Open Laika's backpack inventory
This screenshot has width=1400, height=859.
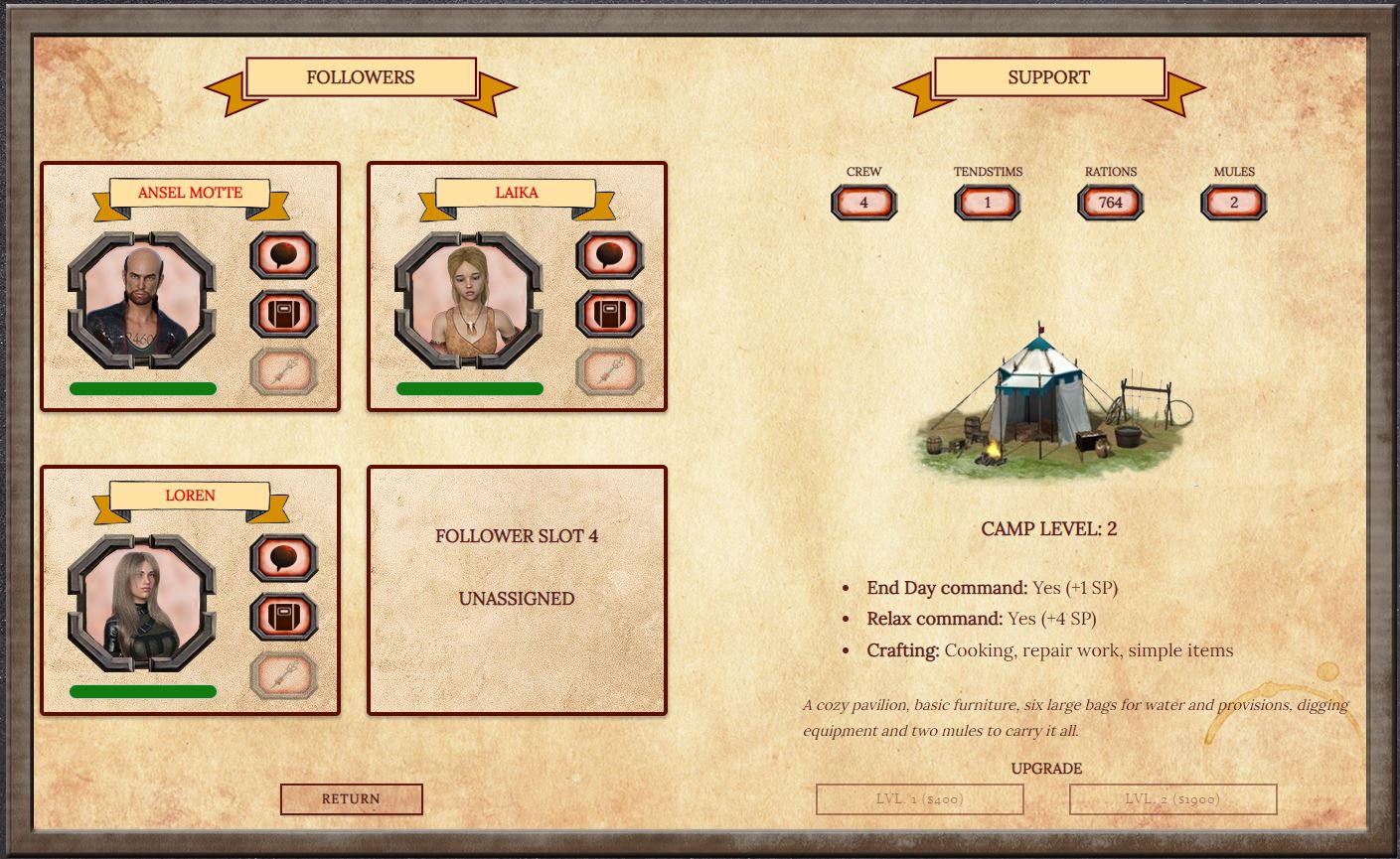coord(610,314)
